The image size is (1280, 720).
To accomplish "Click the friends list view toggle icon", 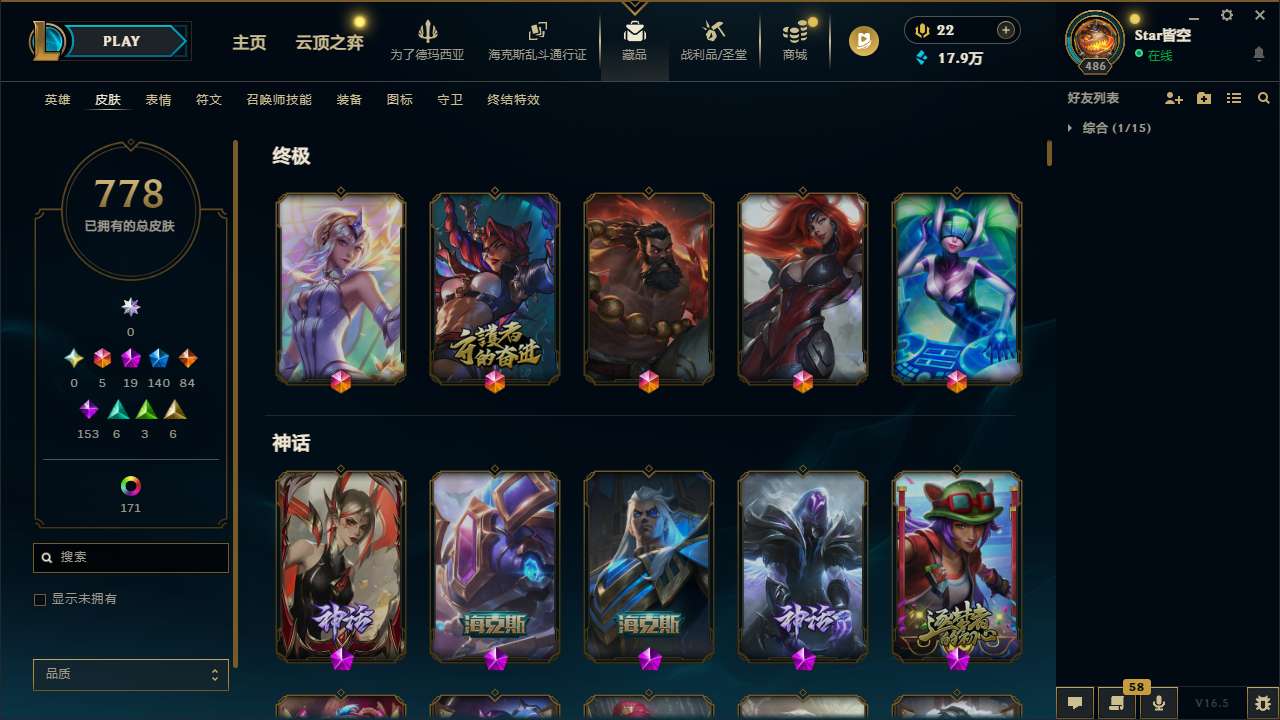I will point(1234,98).
